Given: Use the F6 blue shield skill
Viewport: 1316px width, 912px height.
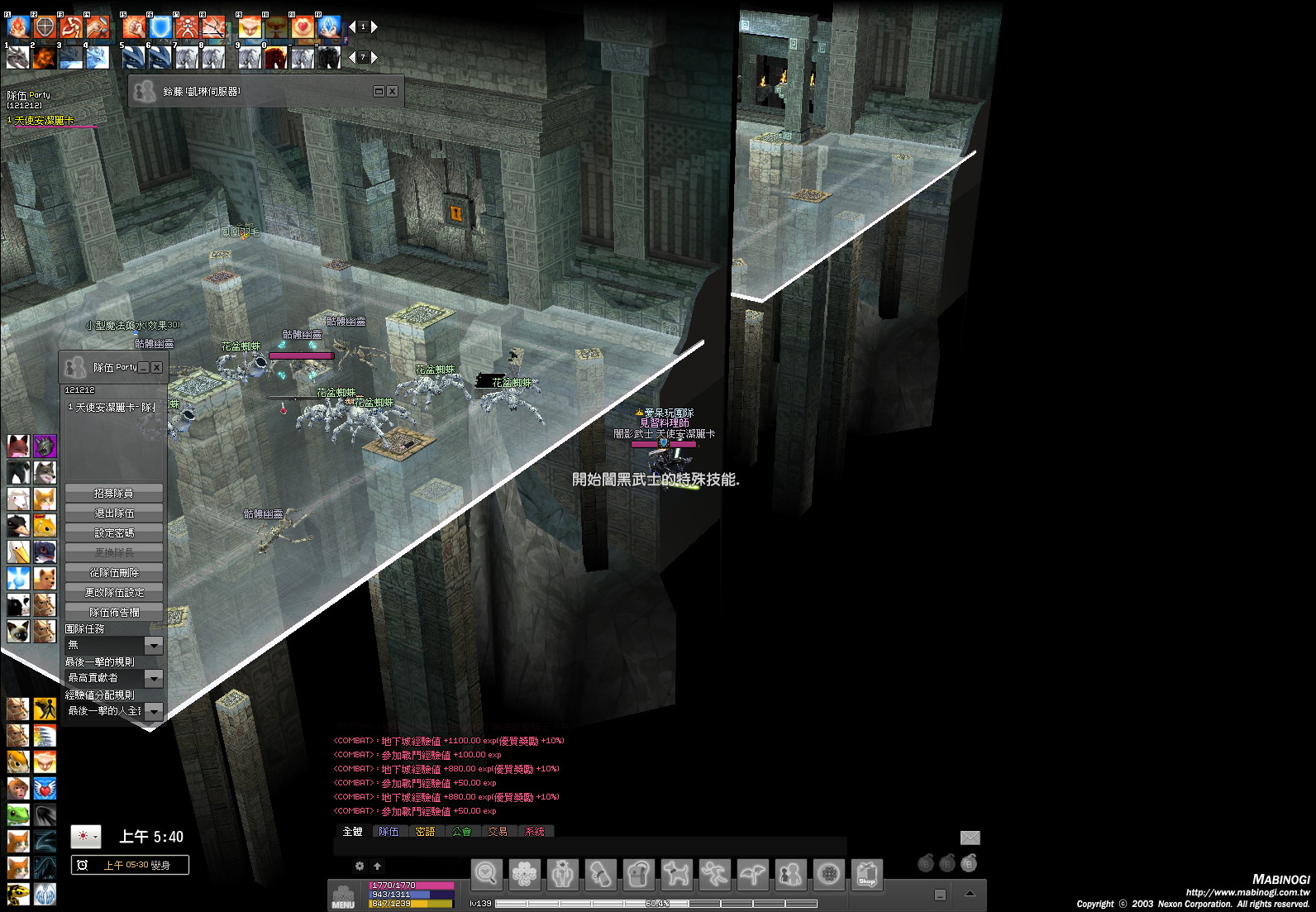Looking at the screenshot, I should (x=160, y=27).
